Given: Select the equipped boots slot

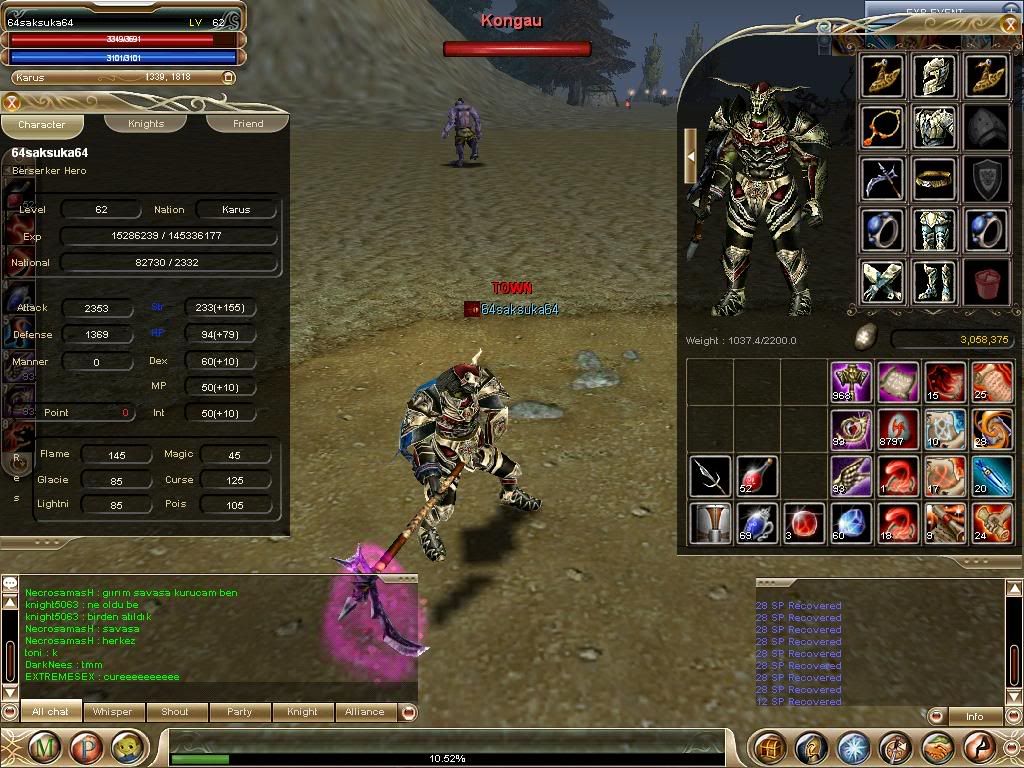Looking at the screenshot, I should coord(934,283).
